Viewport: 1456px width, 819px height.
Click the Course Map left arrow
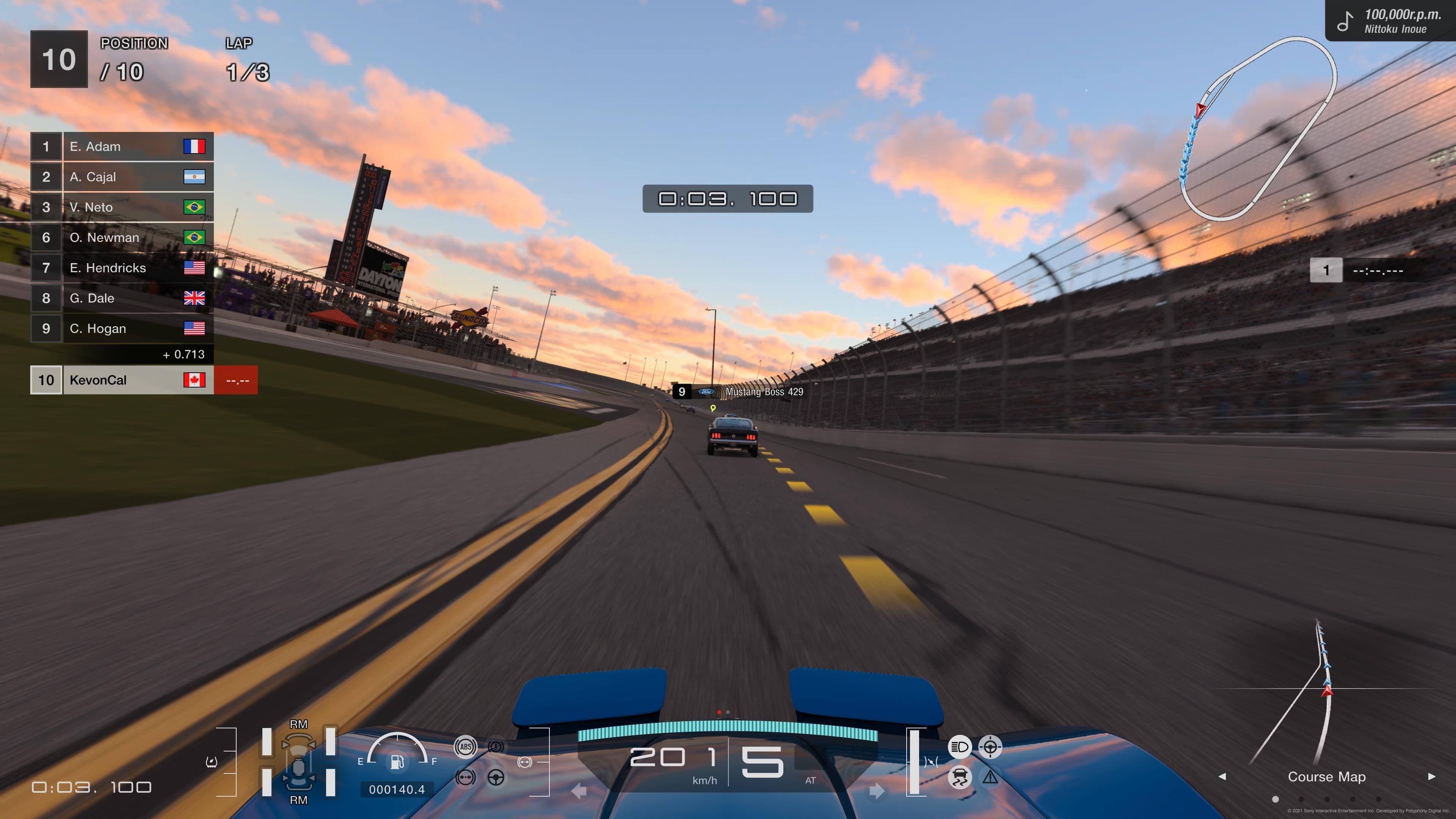(x=1222, y=777)
